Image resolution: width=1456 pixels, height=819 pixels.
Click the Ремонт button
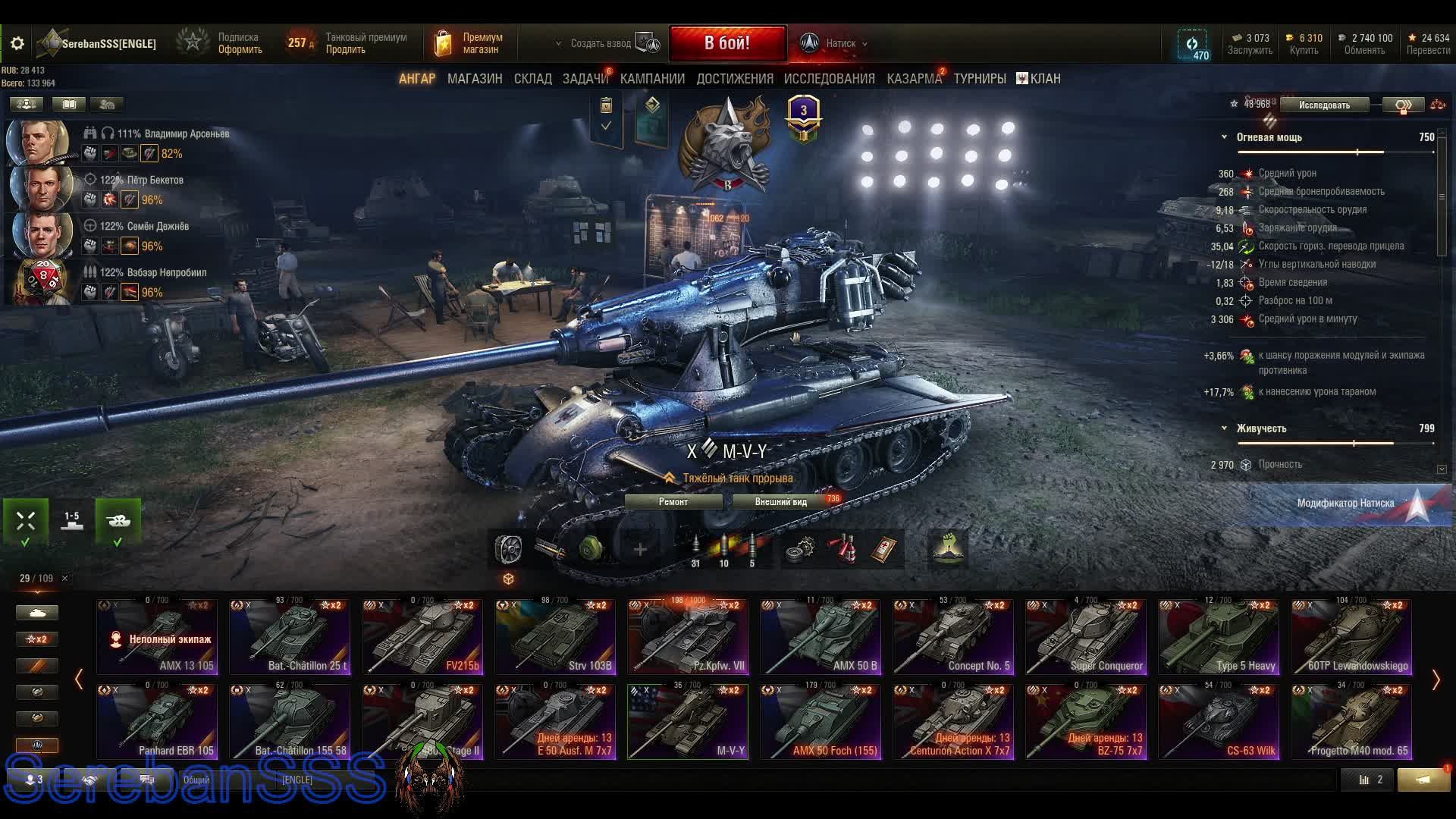point(673,502)
